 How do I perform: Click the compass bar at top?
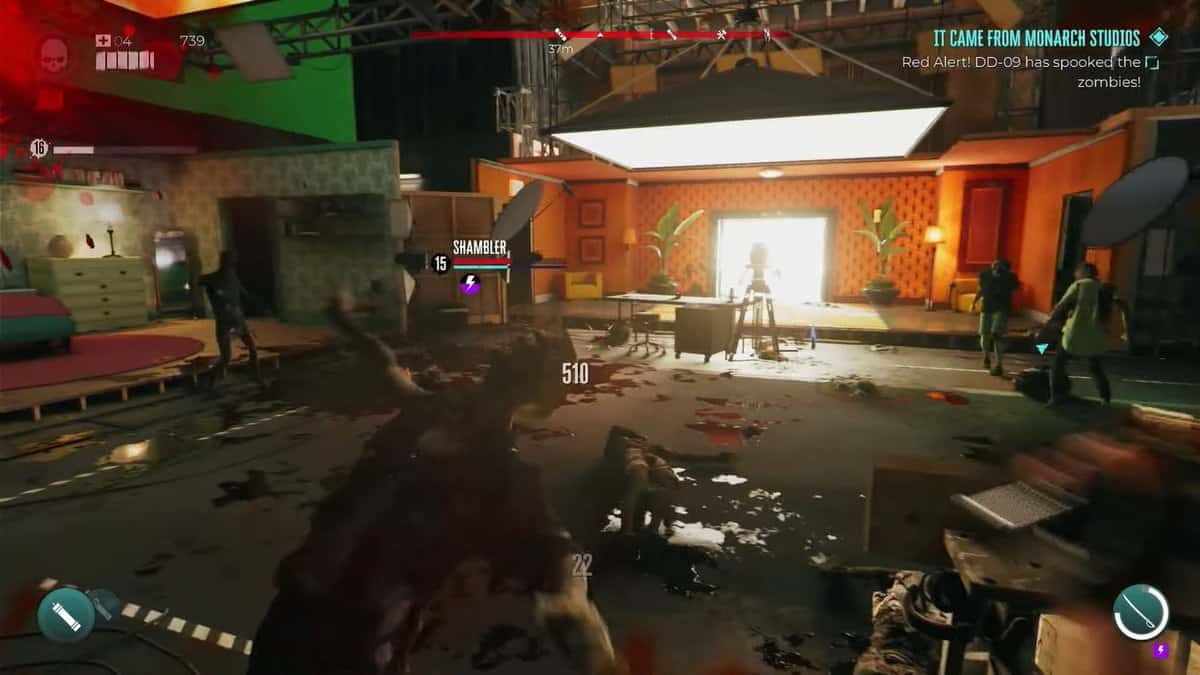(600, 34)
